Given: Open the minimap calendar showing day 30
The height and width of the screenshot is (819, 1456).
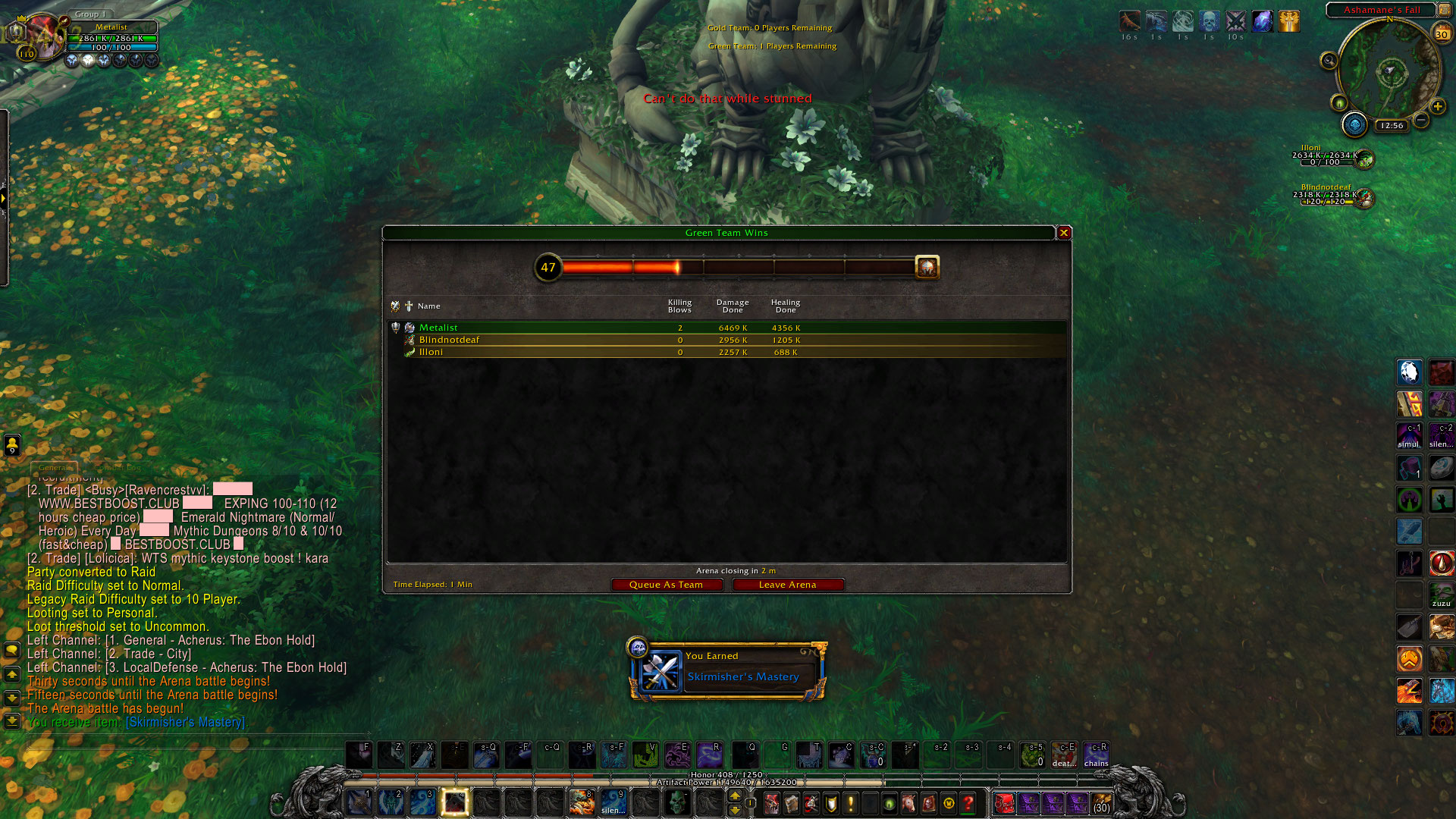Looking at the screenshot, I should click(x=1442, y=33).
